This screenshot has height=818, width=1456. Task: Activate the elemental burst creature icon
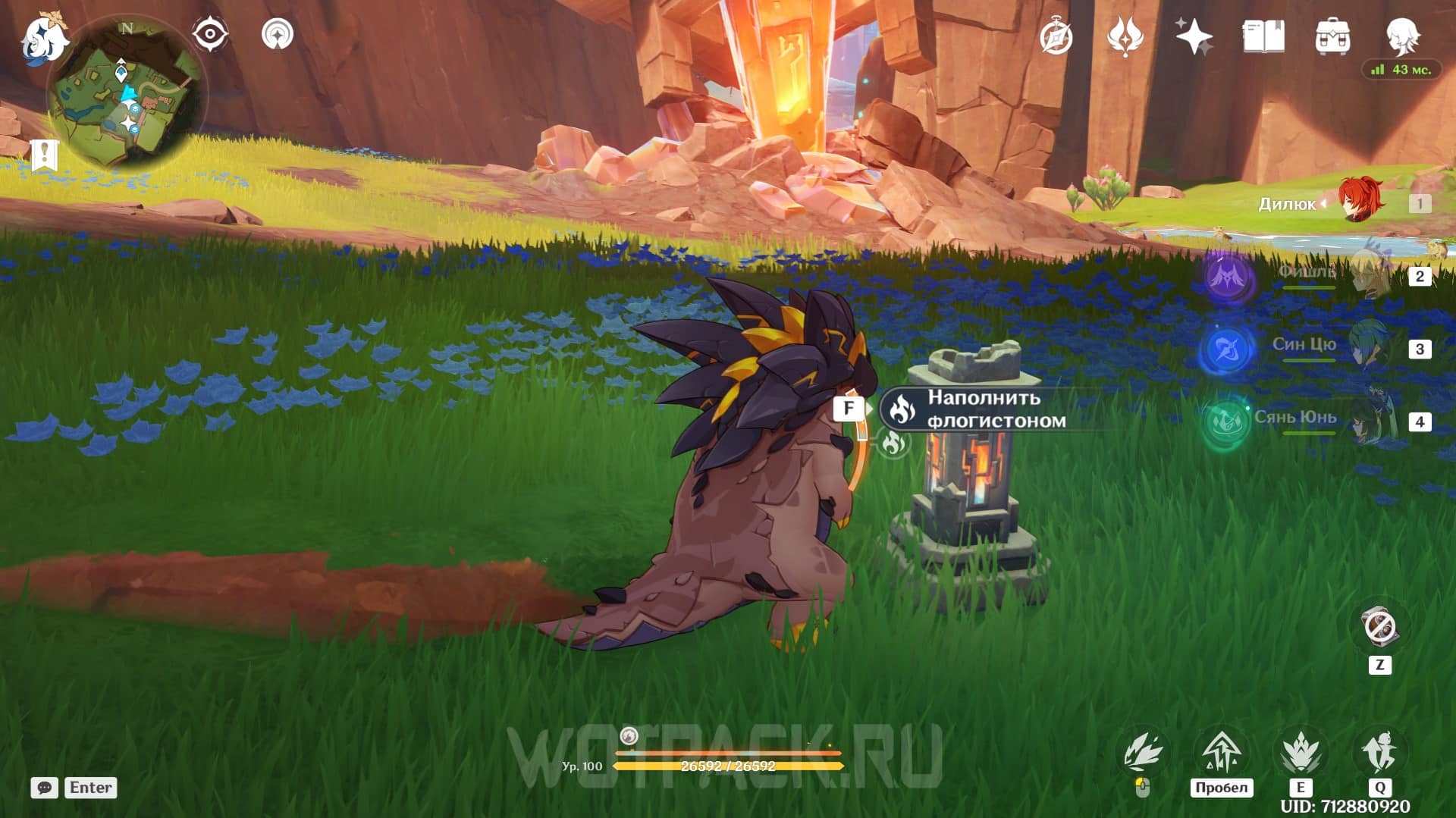pos(1379,753)
